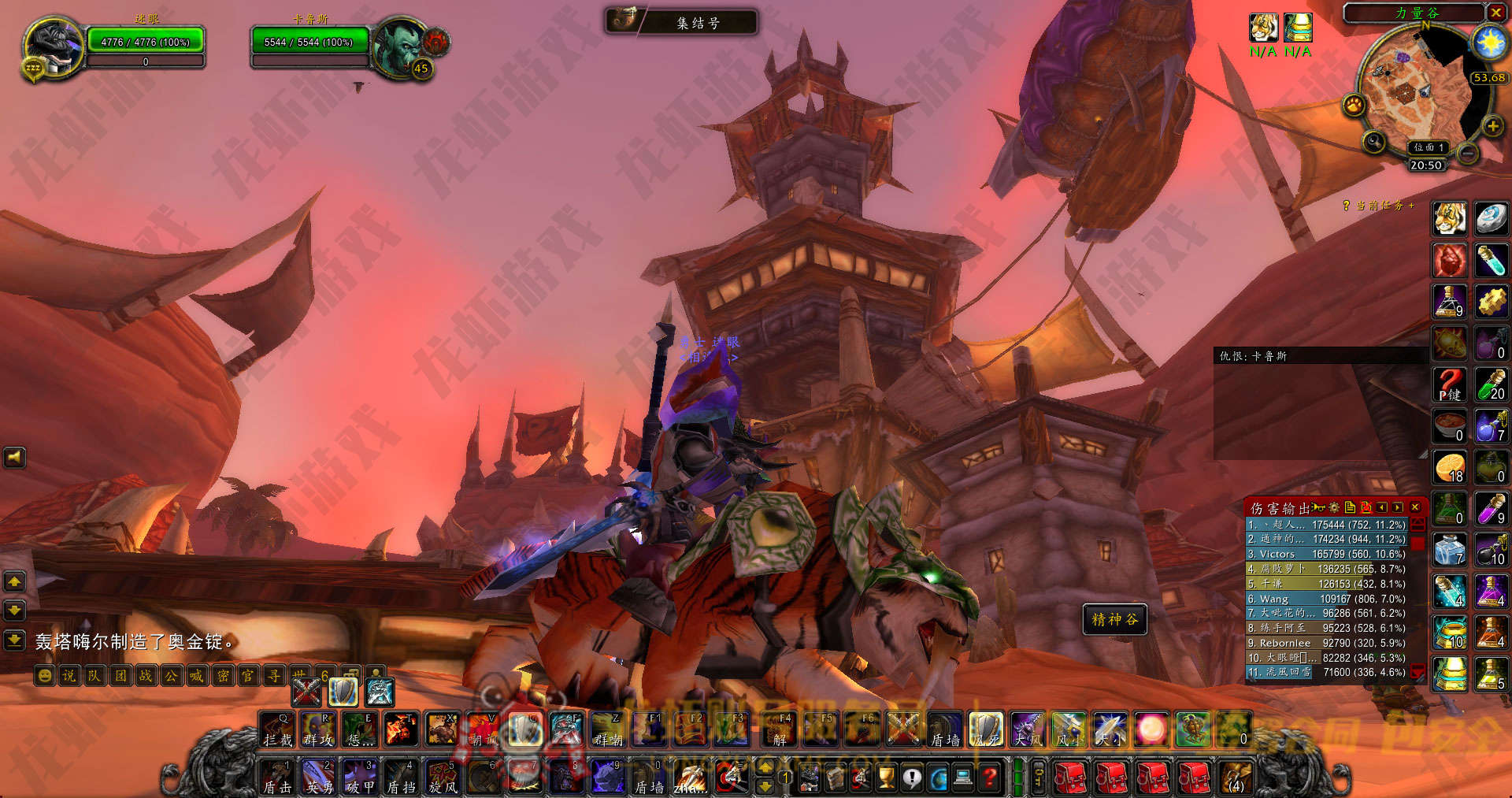Open the red question mark help menu
Screen dimensions: 1512x798
[x=990, y=778]
